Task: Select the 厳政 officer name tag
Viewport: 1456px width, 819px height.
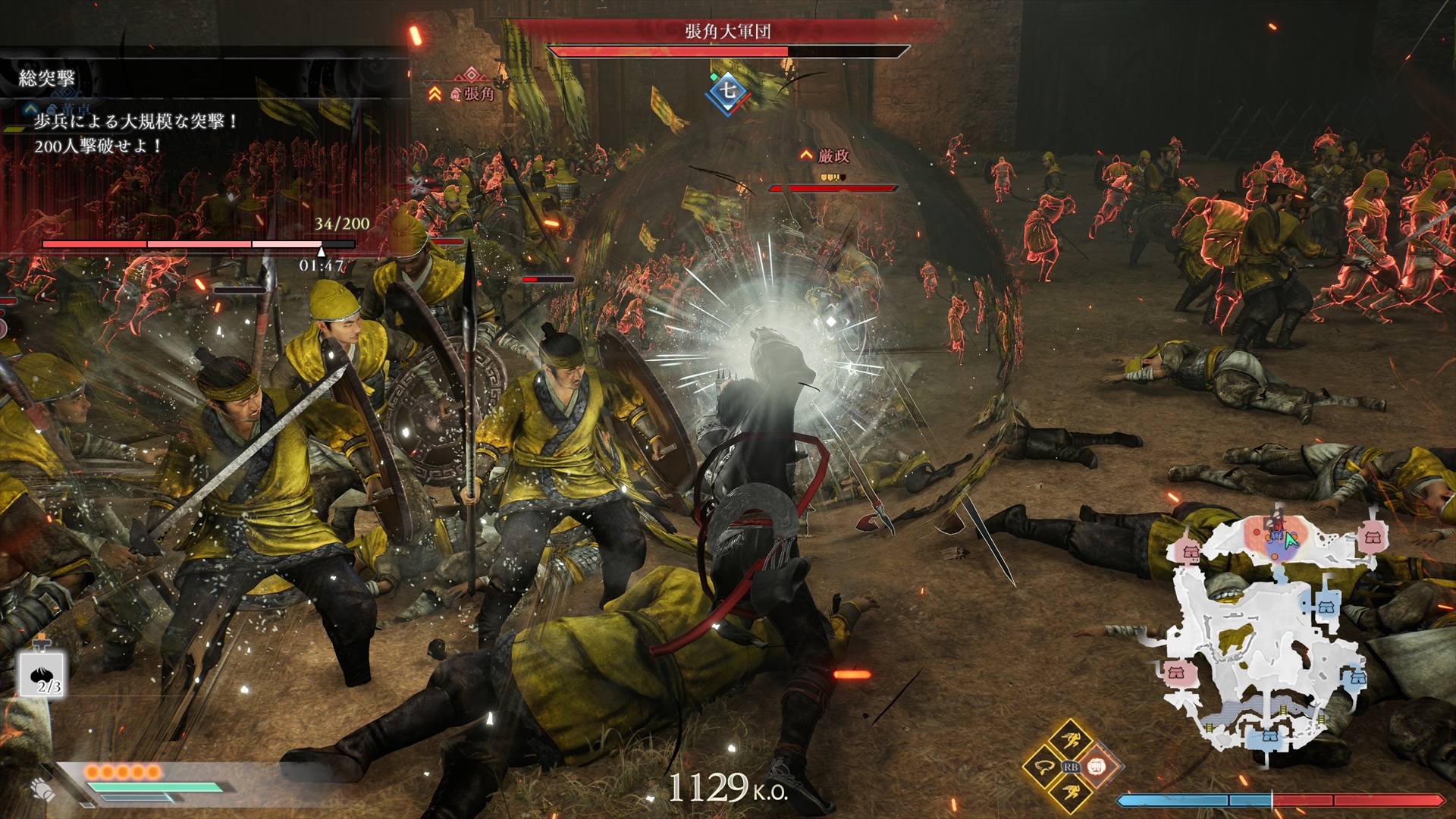Action: (x=833, y=156)
